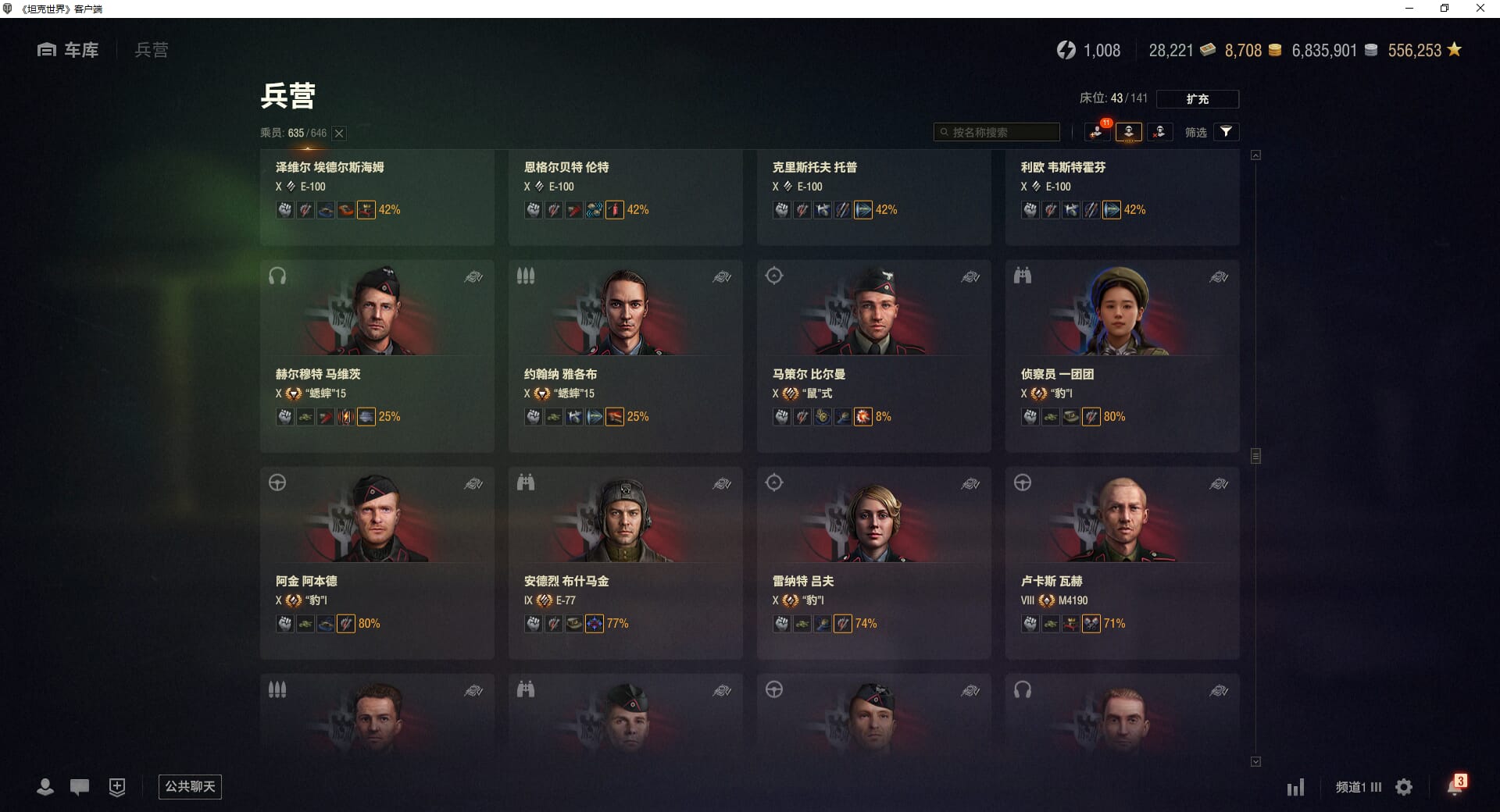
Task: Select crew member 安德烈 布什马金
Action: pos(625,562)
